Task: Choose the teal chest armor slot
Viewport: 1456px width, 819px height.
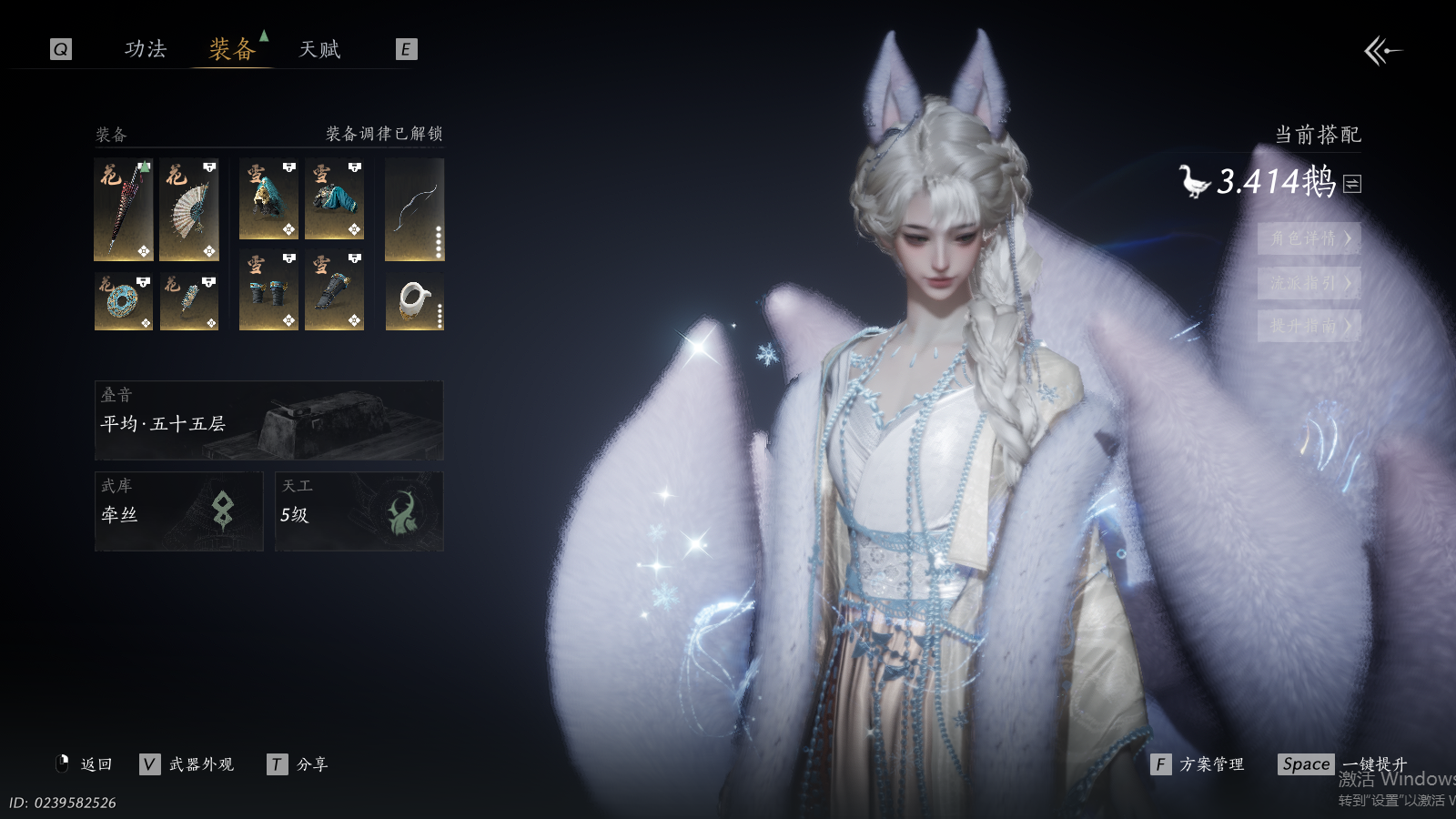Action: coord(334,199)
